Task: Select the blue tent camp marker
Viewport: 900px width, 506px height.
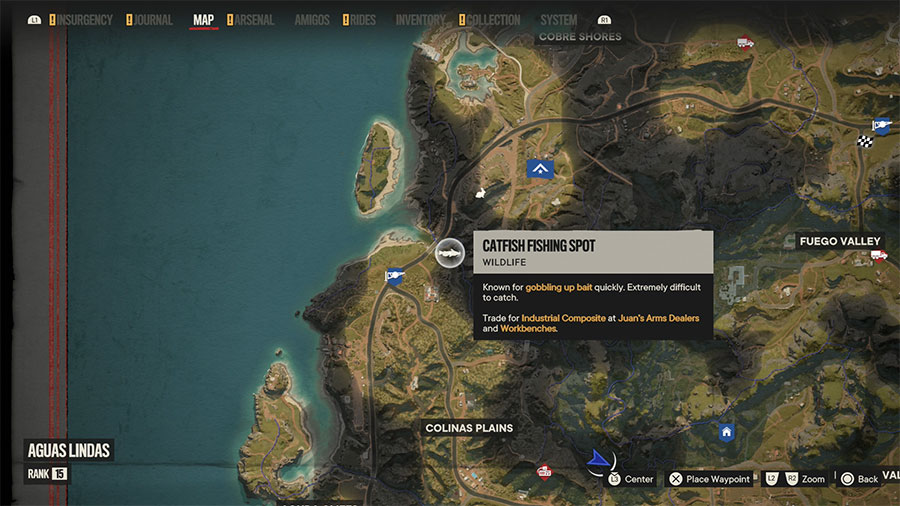Action: (541, 169)
